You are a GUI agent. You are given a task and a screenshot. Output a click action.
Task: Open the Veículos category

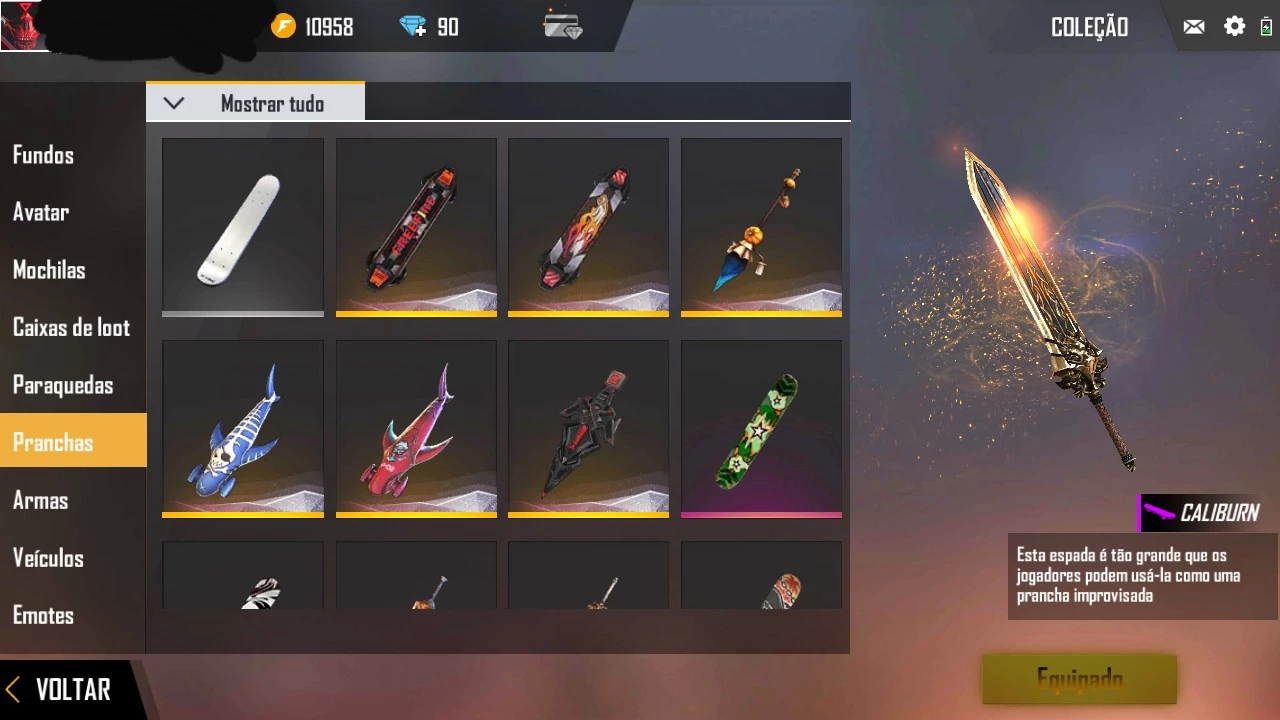pyautogui.click(x=48, y=558)
